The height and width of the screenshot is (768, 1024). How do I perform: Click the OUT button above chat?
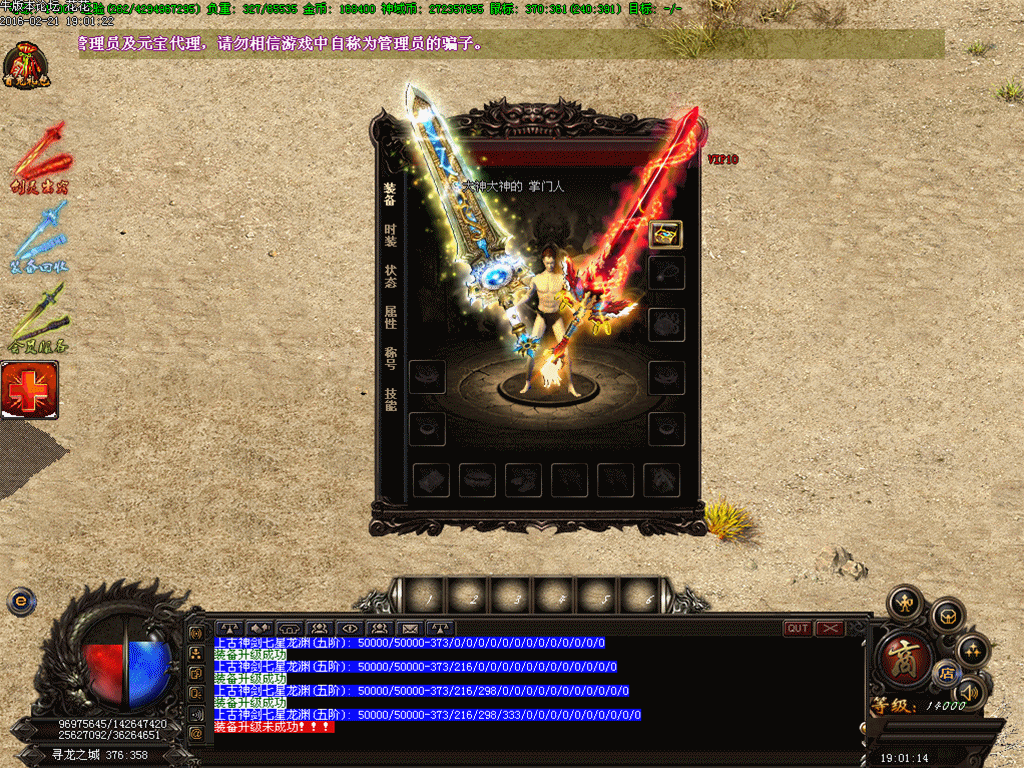[x=798, y=628]
